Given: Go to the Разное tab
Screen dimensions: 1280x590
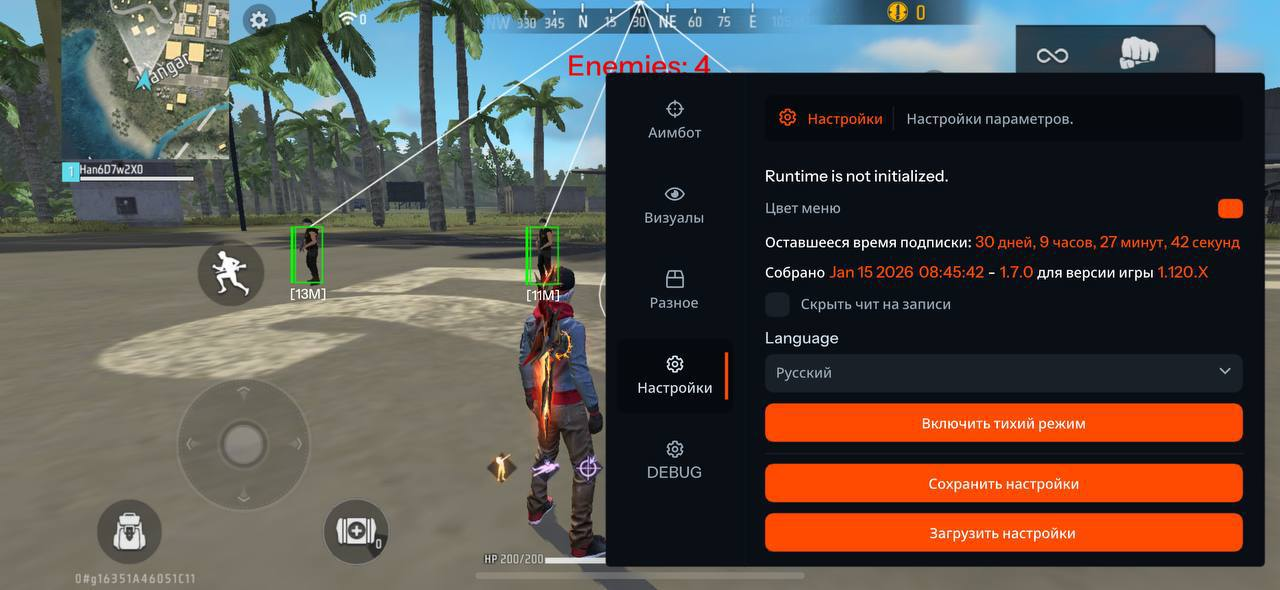Looking at the screenshot, I should 675,289.
